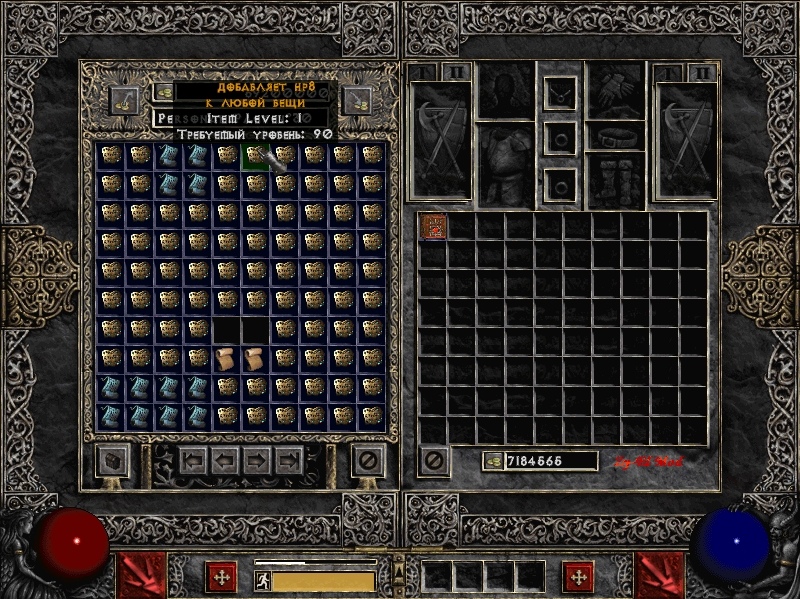Toggle run/walk with the running man icon
The height and width of the screenshot is (599, 800).
(262, 579)
